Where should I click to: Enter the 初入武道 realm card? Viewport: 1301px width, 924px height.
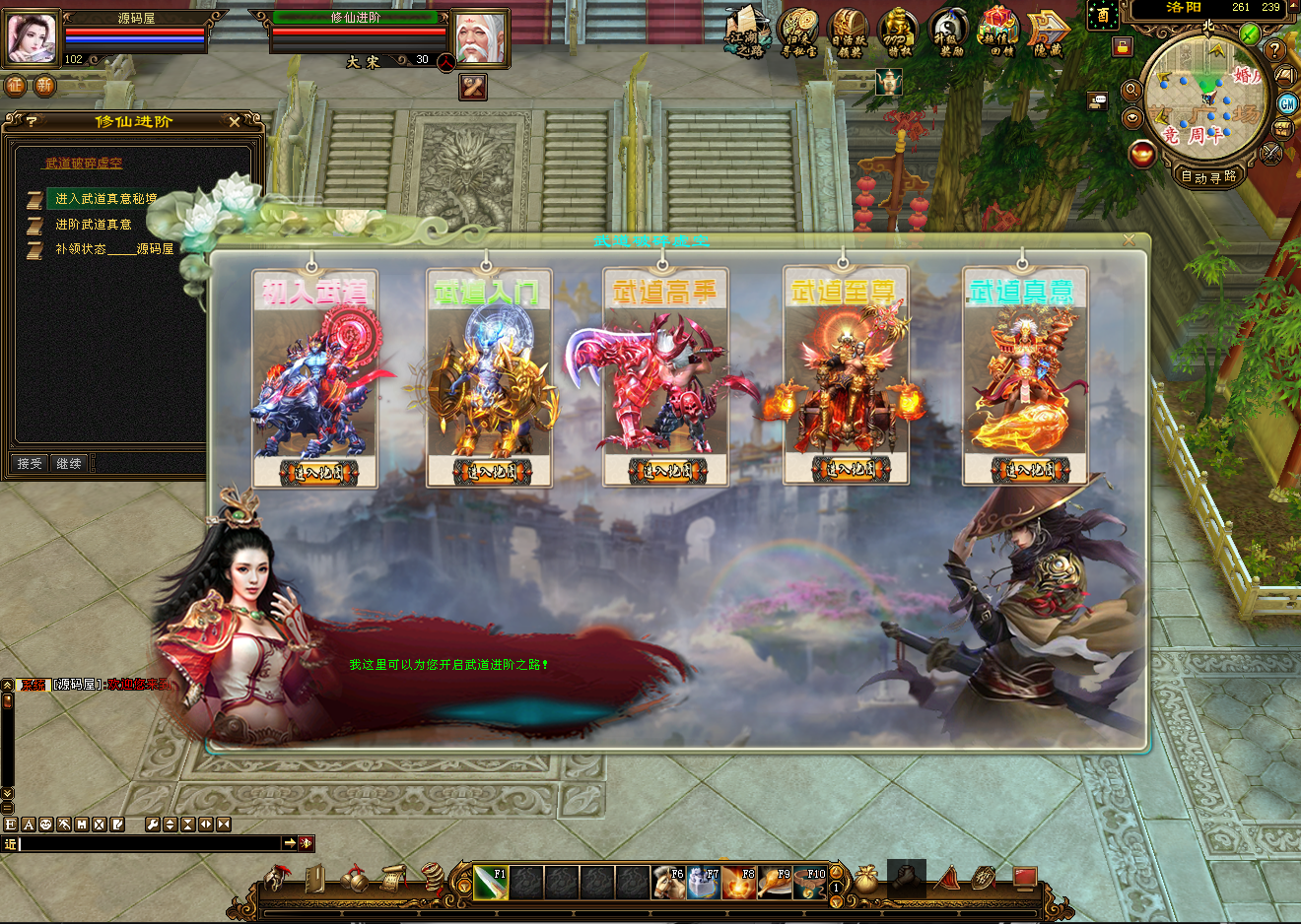314,472
